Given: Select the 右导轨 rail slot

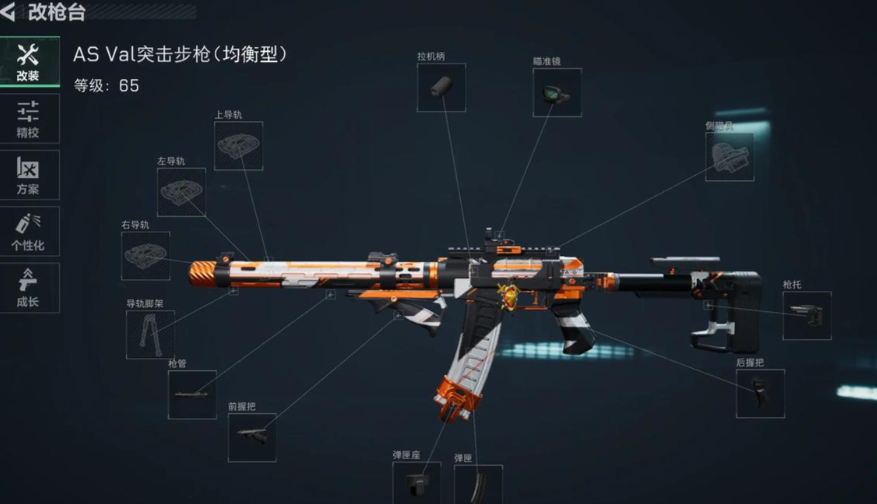Looking at the screenshot, I should coord(146,256).
